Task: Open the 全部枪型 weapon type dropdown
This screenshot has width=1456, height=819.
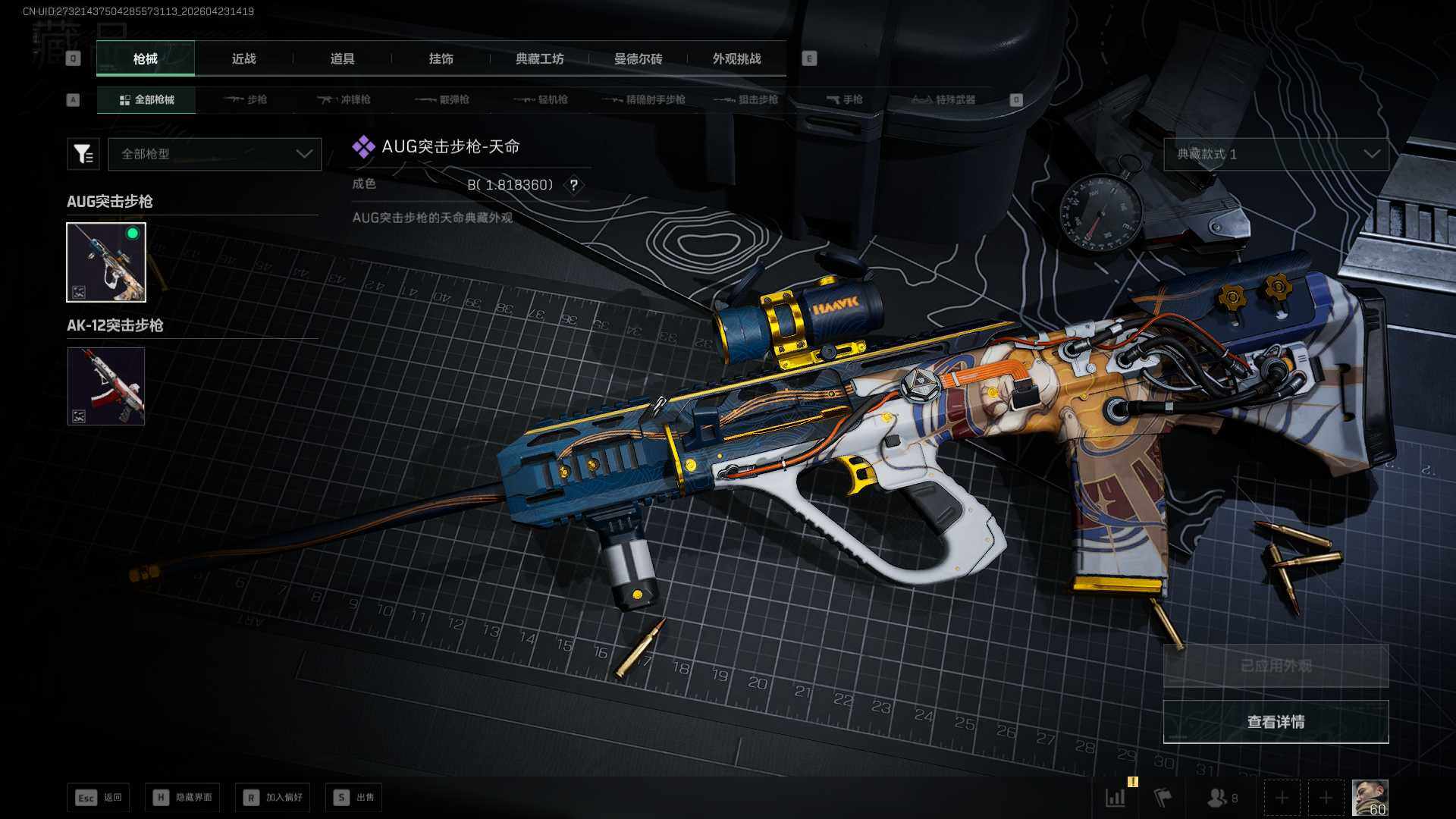Action: coord(215,154)
